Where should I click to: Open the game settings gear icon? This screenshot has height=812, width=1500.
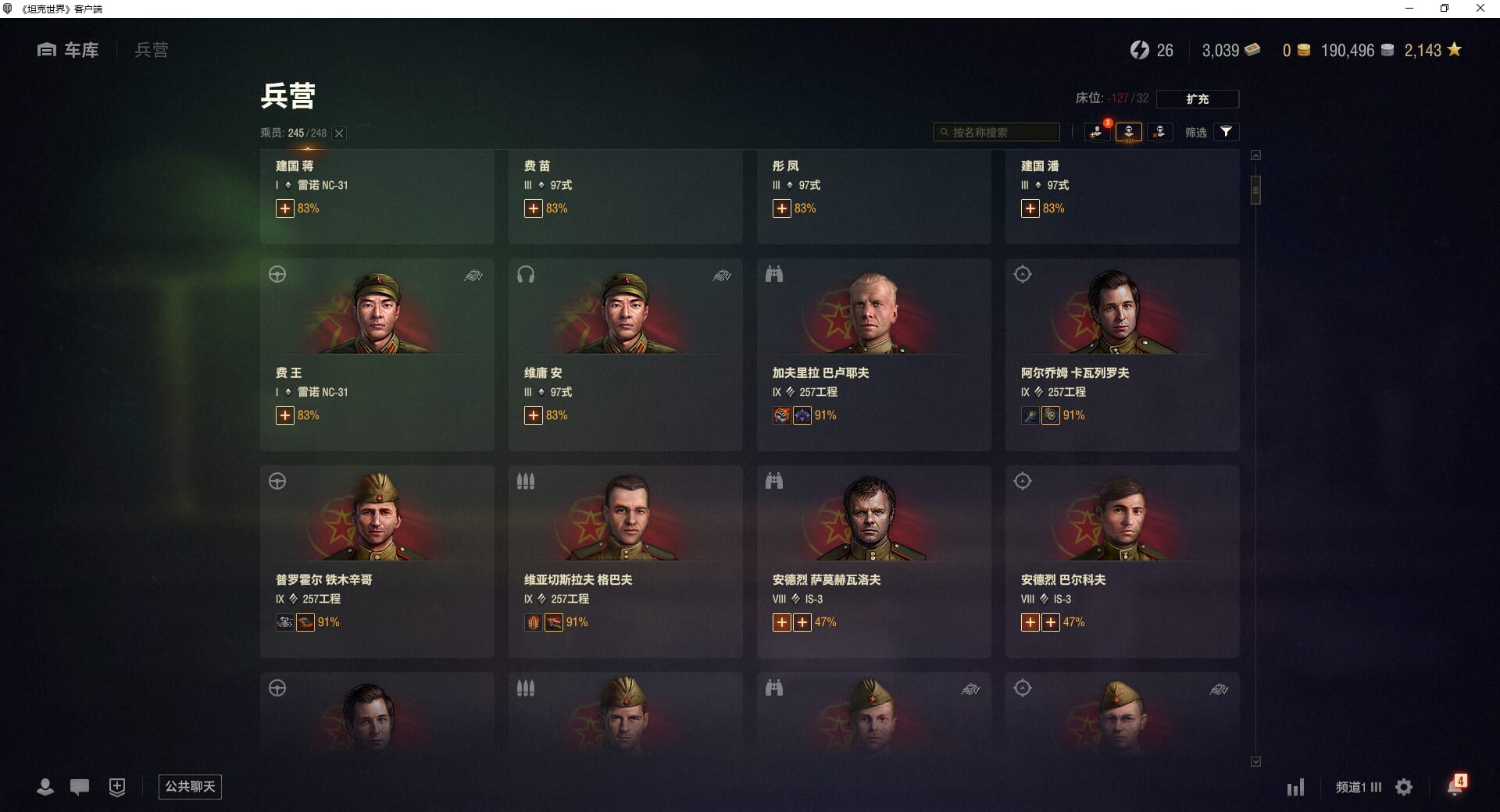(x=1404, y=787)
